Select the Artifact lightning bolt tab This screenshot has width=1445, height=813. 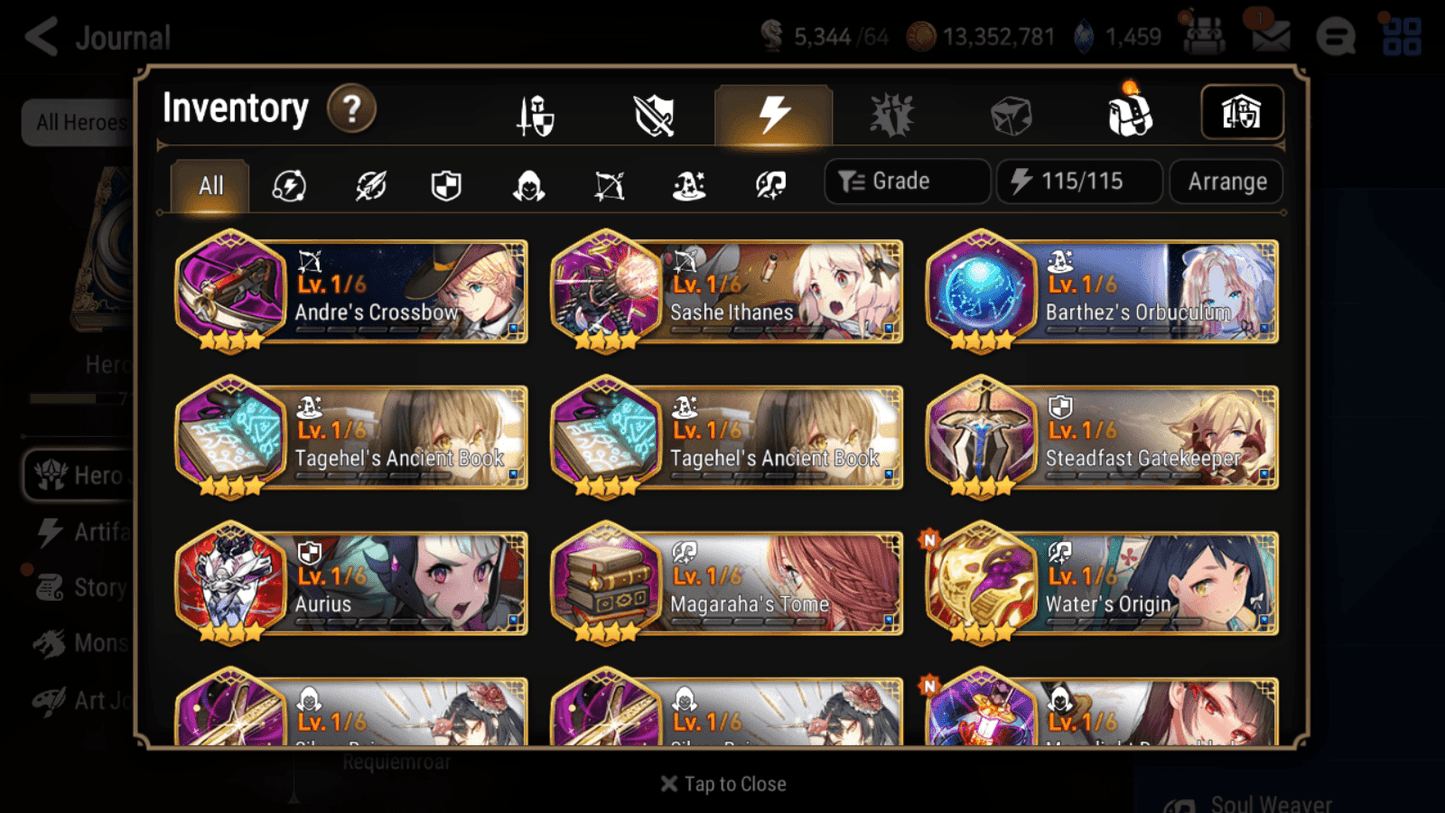pos(774,113)
